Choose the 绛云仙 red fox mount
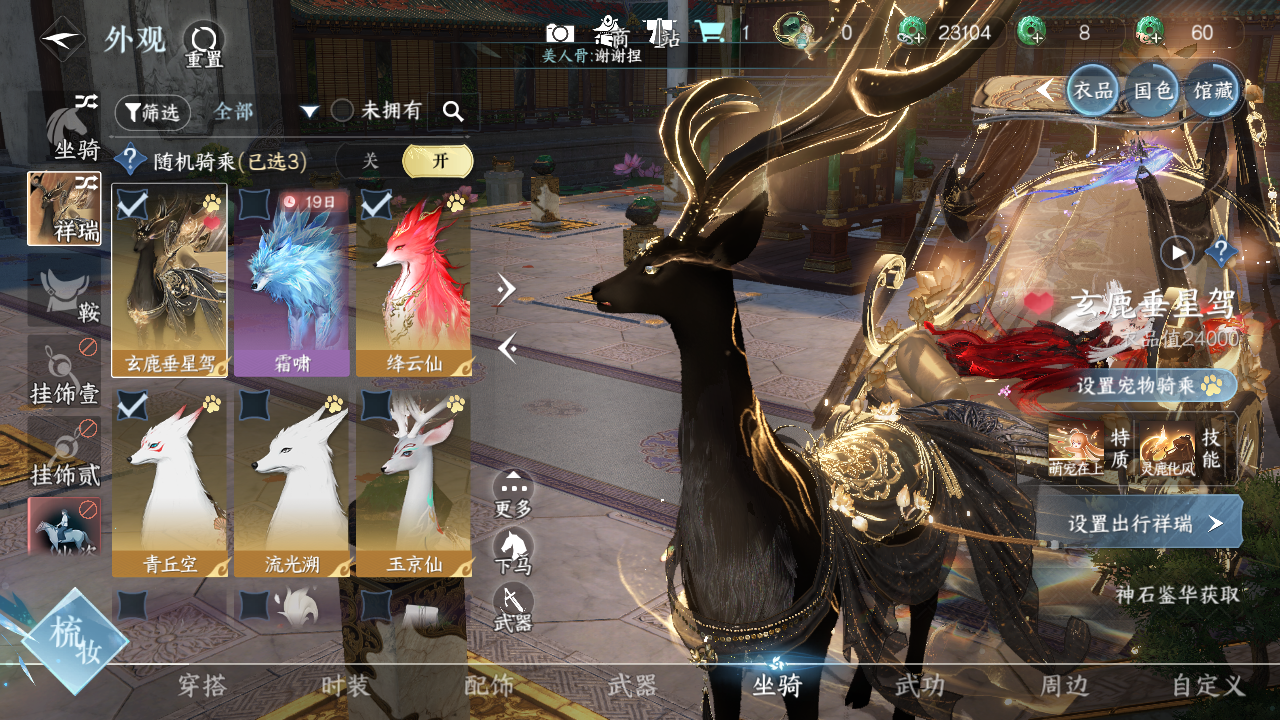The width and height of the screenshot is (1280, 720). click(x=413, y=281)
